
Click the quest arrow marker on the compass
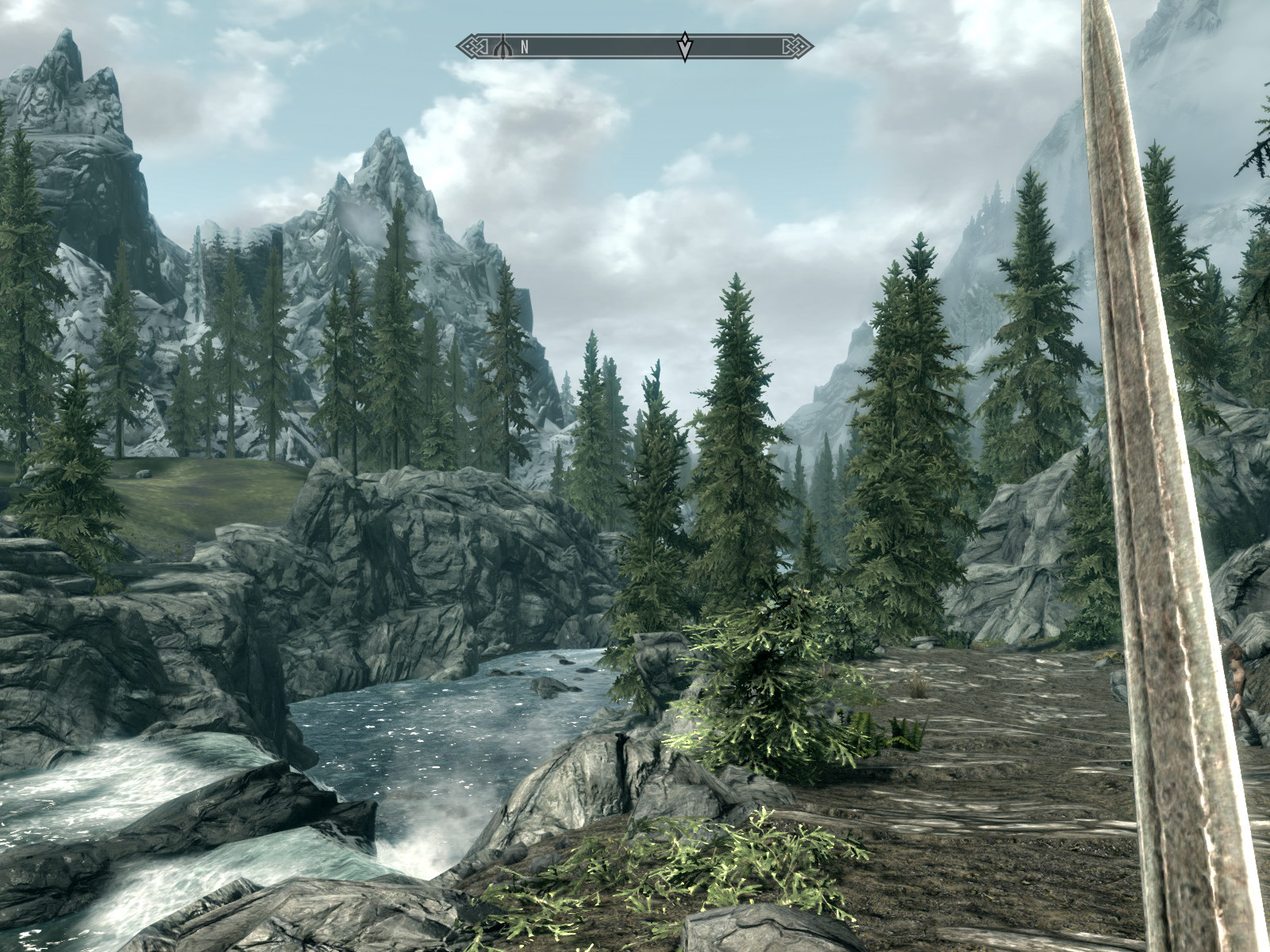click(x=684, y=47)
